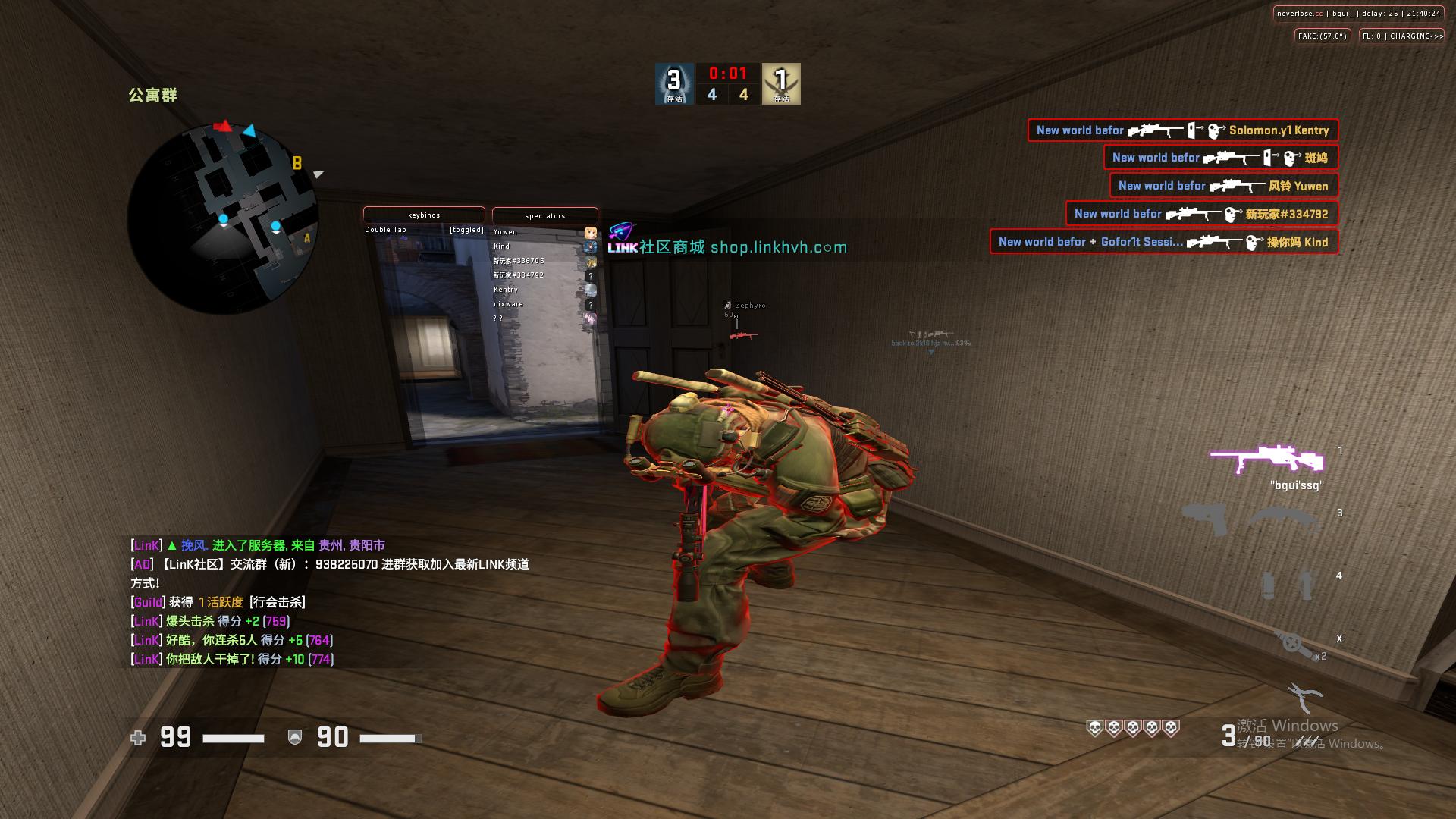The width and height of the screenshot is (1456, 819).
Task: Click the neverlose.cc watermark bar
Action: coord(1357,14)
